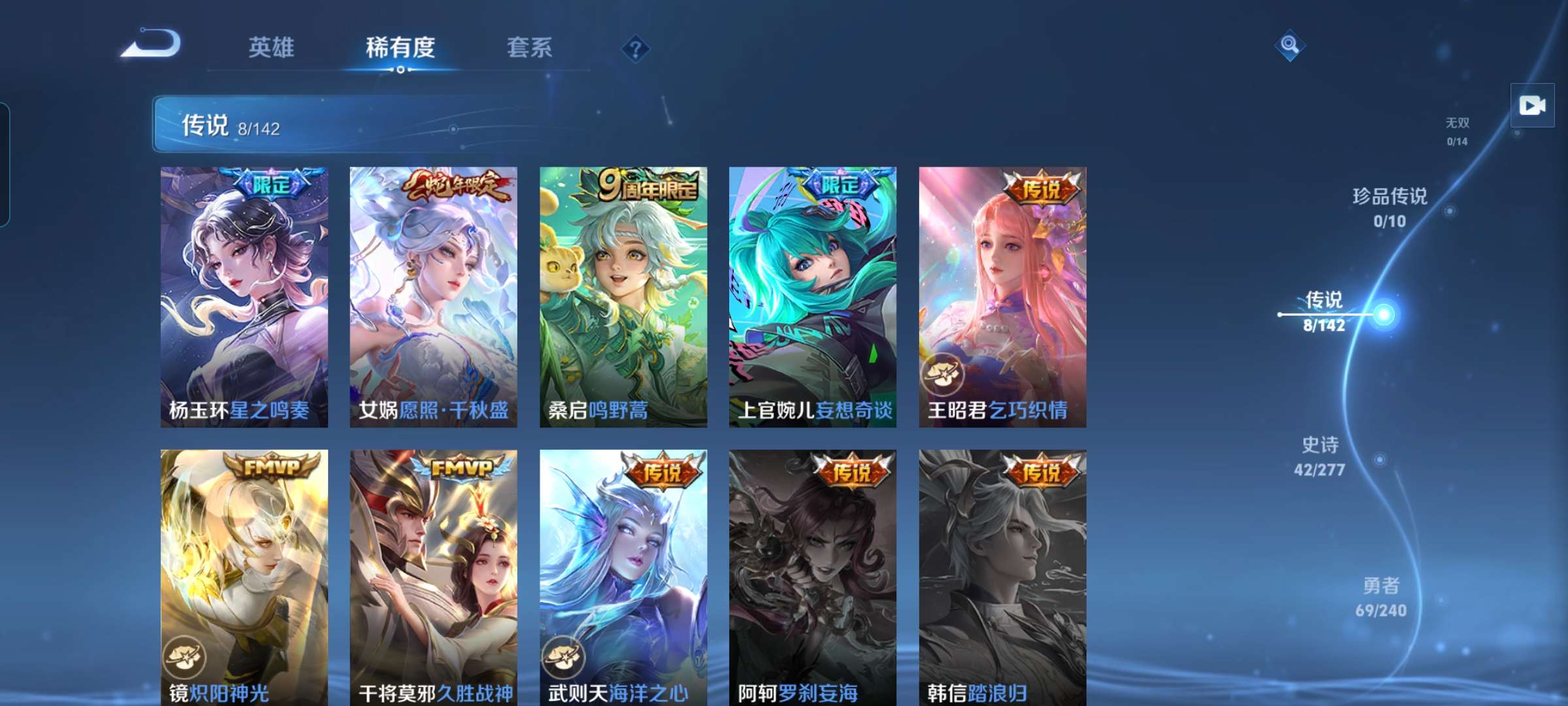This screenshot has height=706, width=1568.
Task: Open the help question mark icon
Action: click(637, 49)
